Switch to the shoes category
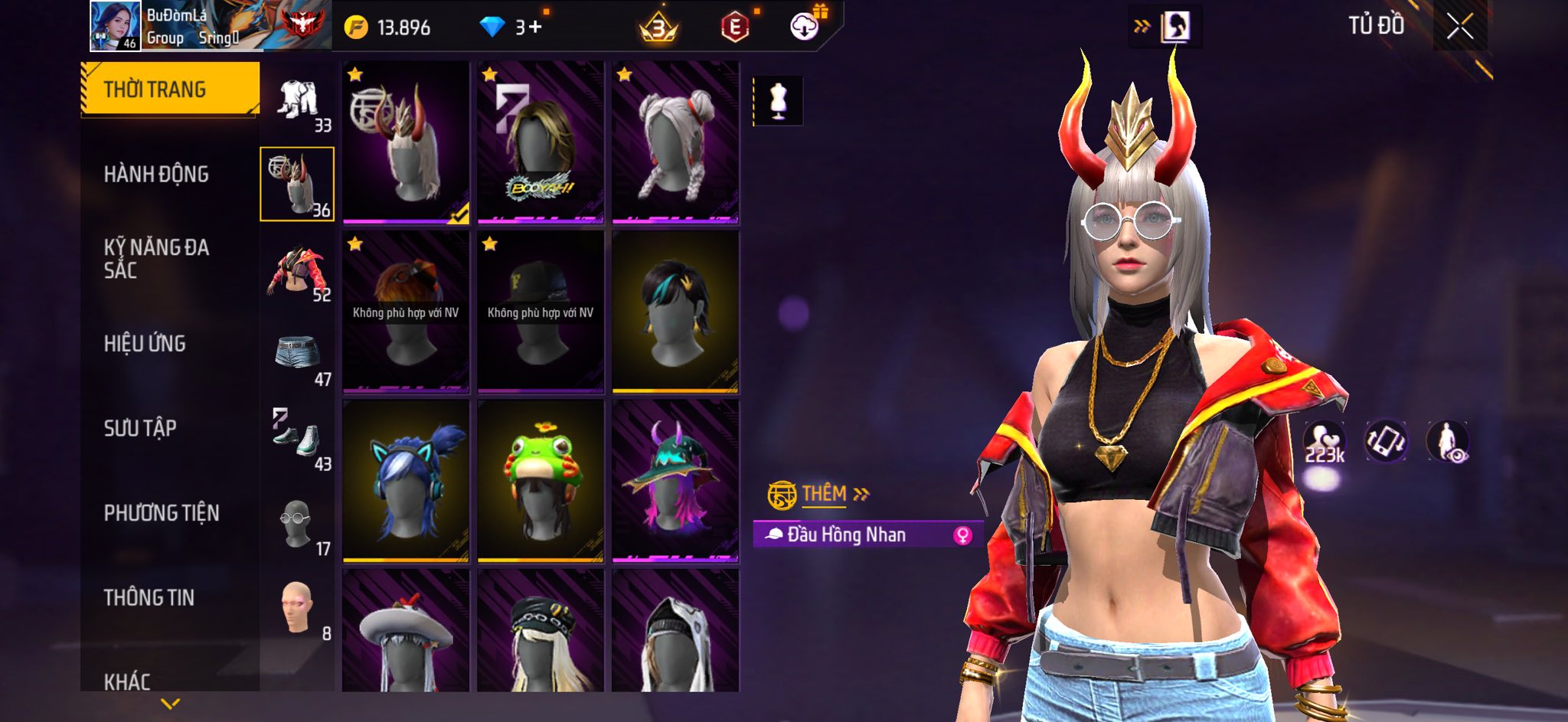 (x=298, y=439)
